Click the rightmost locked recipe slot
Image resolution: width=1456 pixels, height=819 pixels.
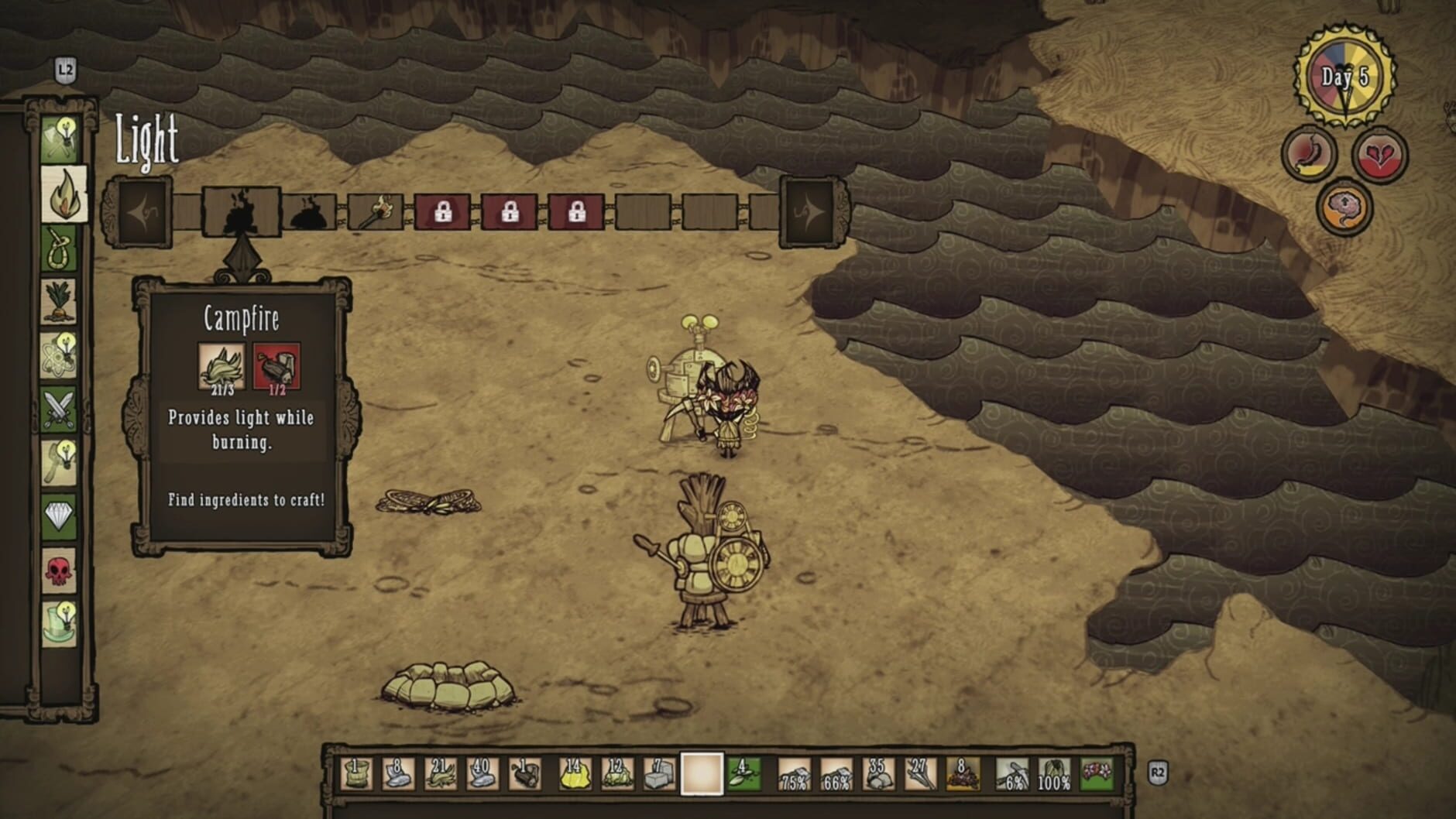coord(575,209)
